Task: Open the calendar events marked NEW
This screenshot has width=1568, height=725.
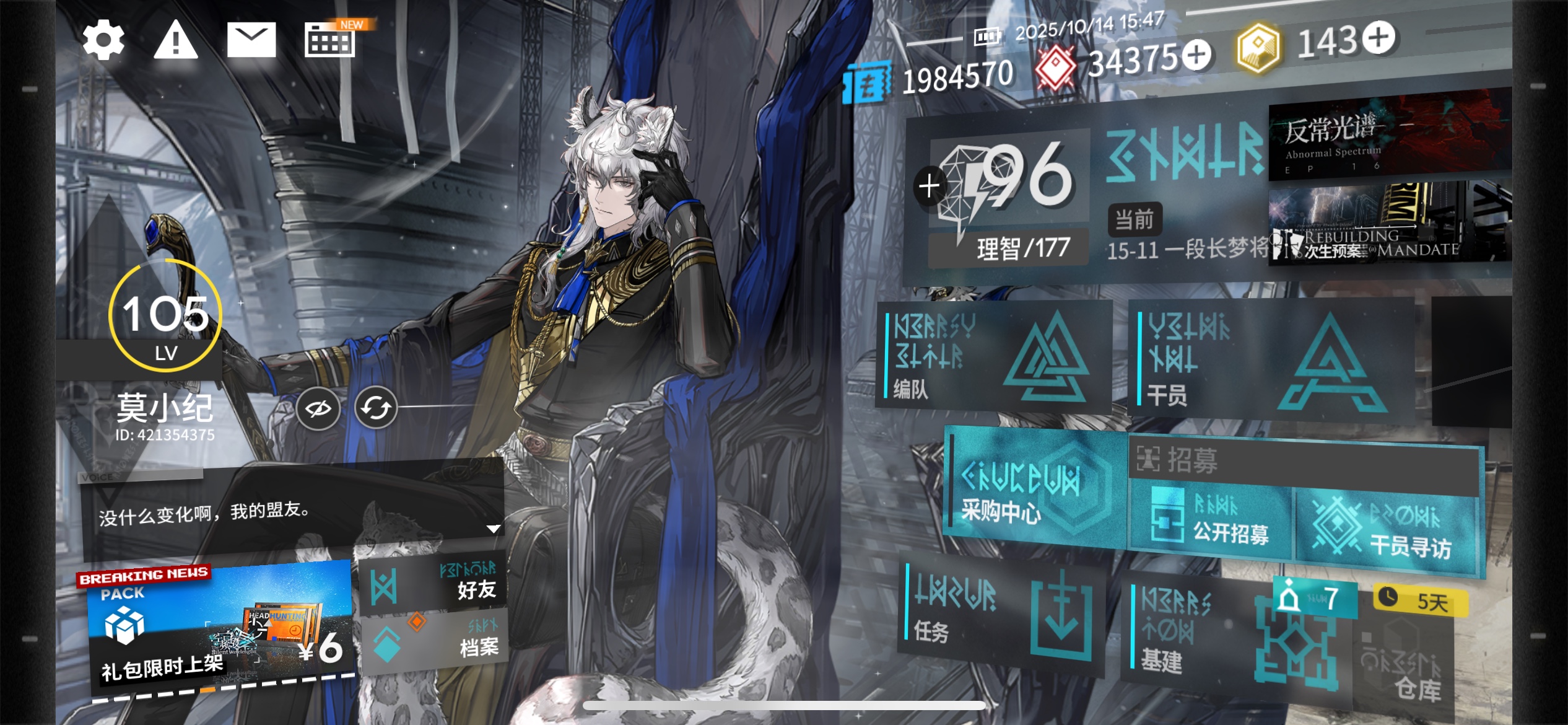Action: [x=331, y=40]
